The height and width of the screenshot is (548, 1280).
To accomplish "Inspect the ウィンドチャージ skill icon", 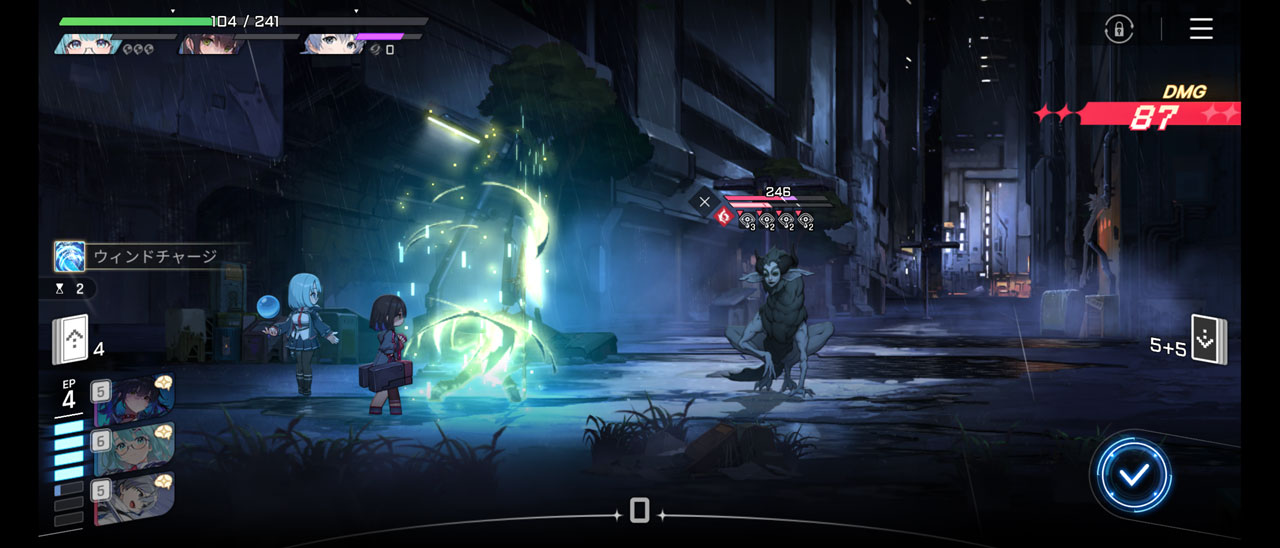I will click(x=70, y=257).
